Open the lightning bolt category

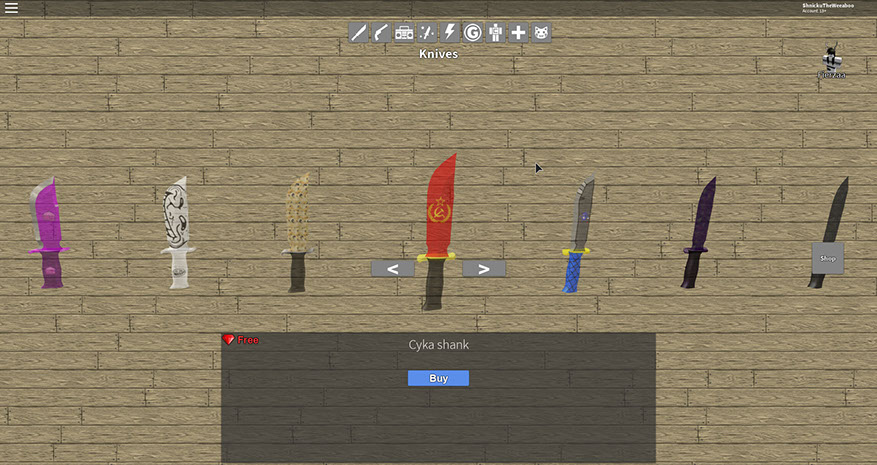[450, 33]
